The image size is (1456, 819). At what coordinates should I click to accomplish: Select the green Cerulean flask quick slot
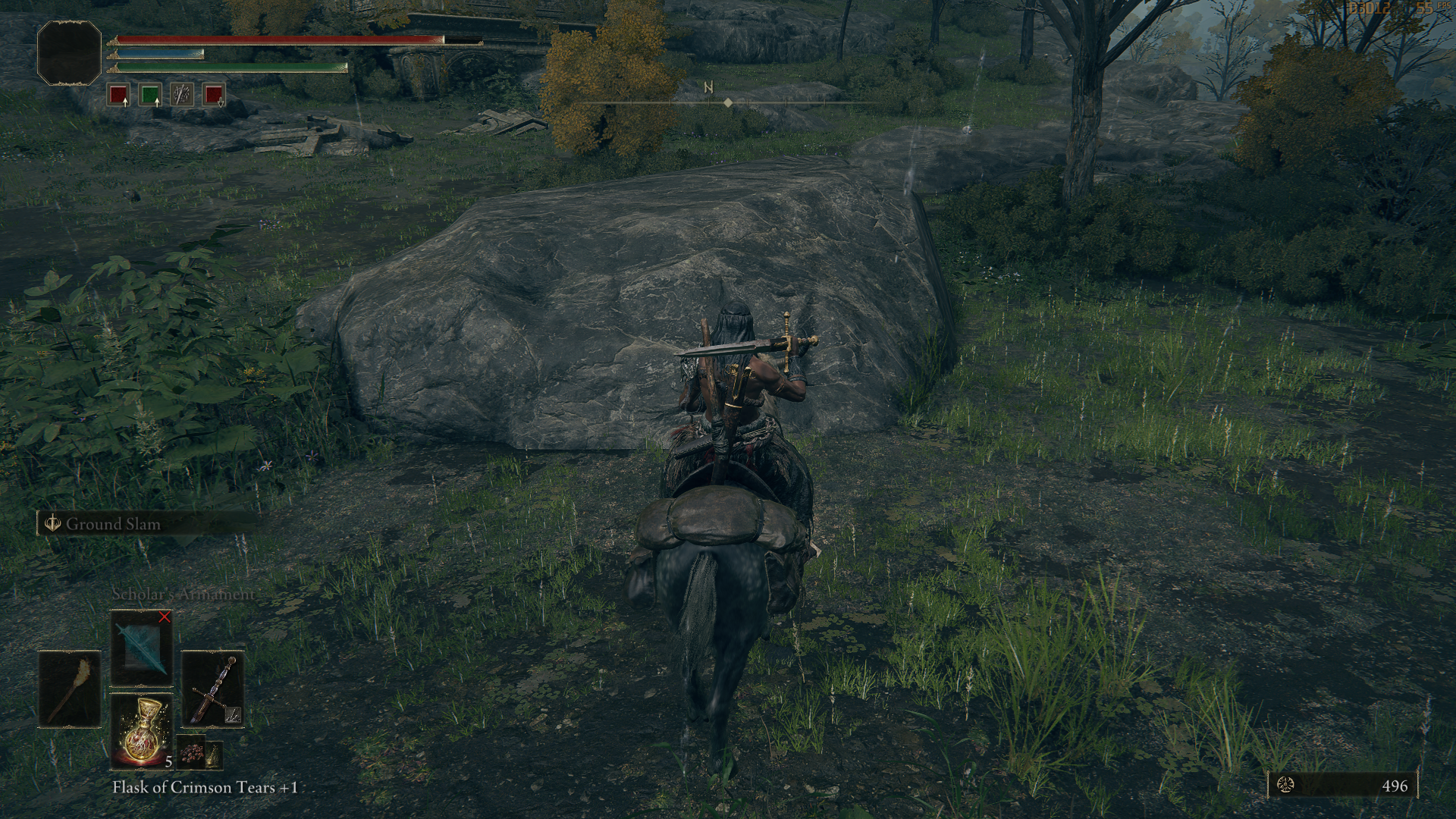point(151,95)
